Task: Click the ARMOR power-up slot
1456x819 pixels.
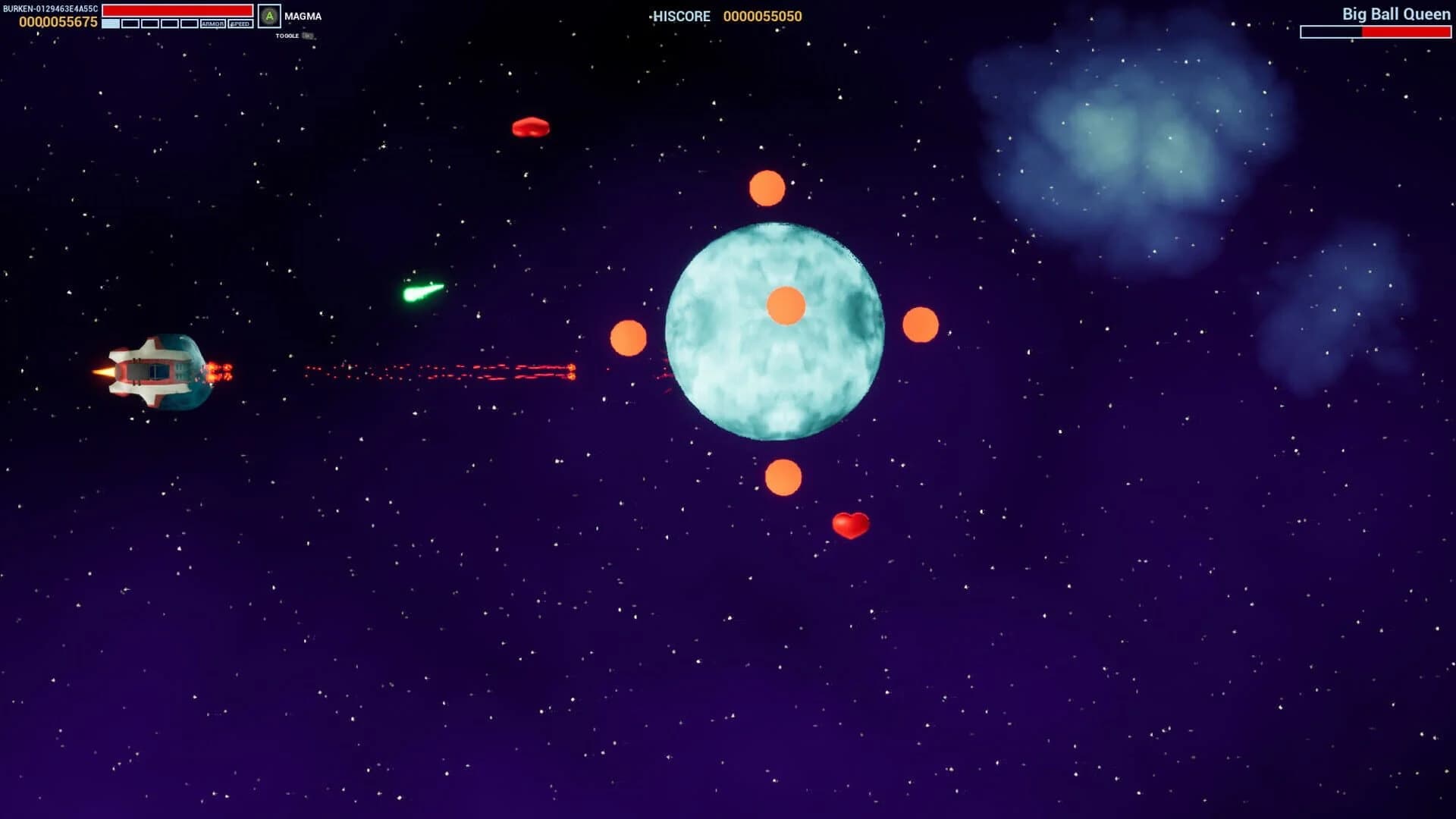Action: pyautogui.click(x=213, y=24)
